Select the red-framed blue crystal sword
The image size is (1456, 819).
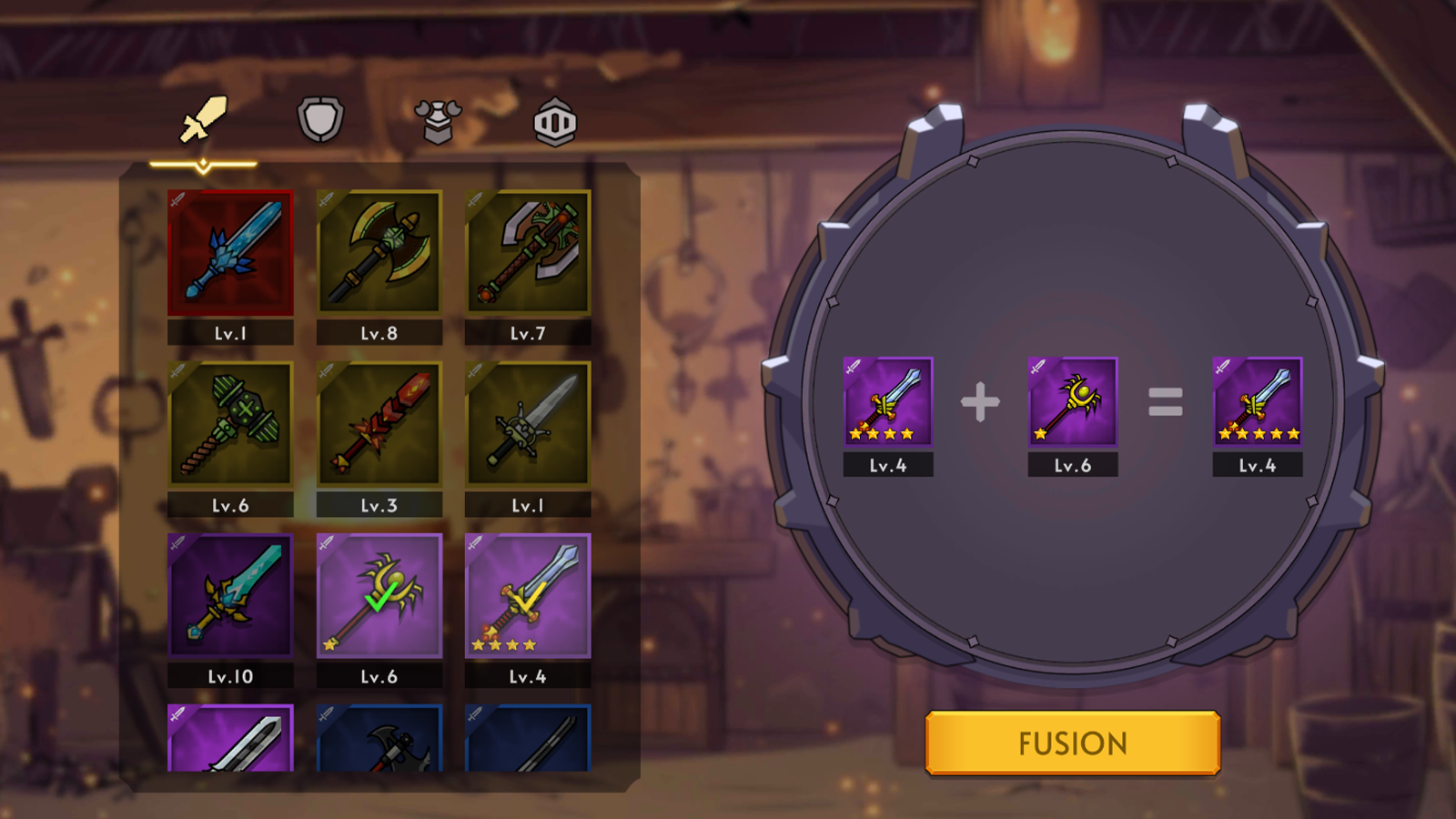[230, 253]
